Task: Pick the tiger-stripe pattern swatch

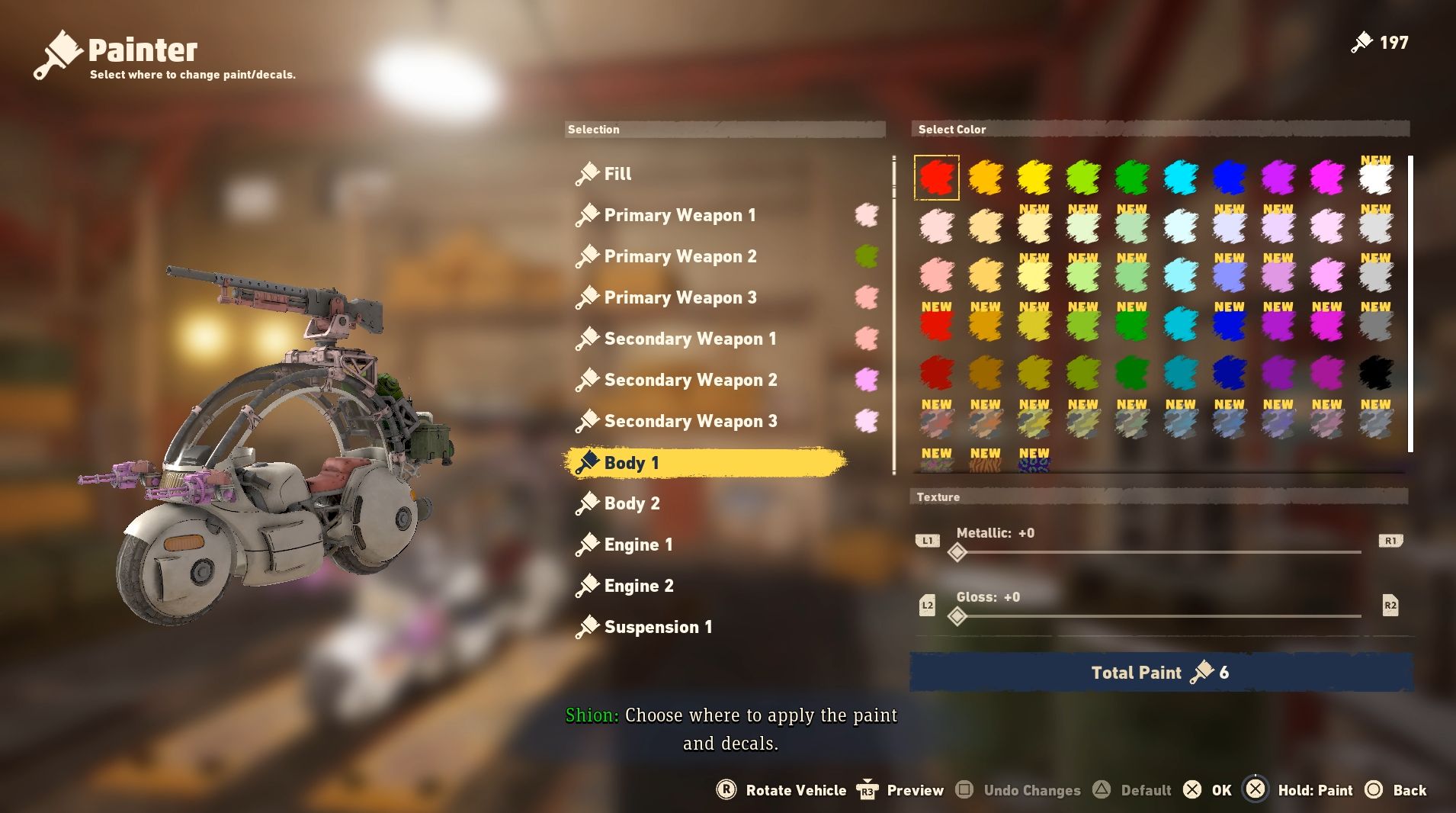Action: tap(985, 462)
